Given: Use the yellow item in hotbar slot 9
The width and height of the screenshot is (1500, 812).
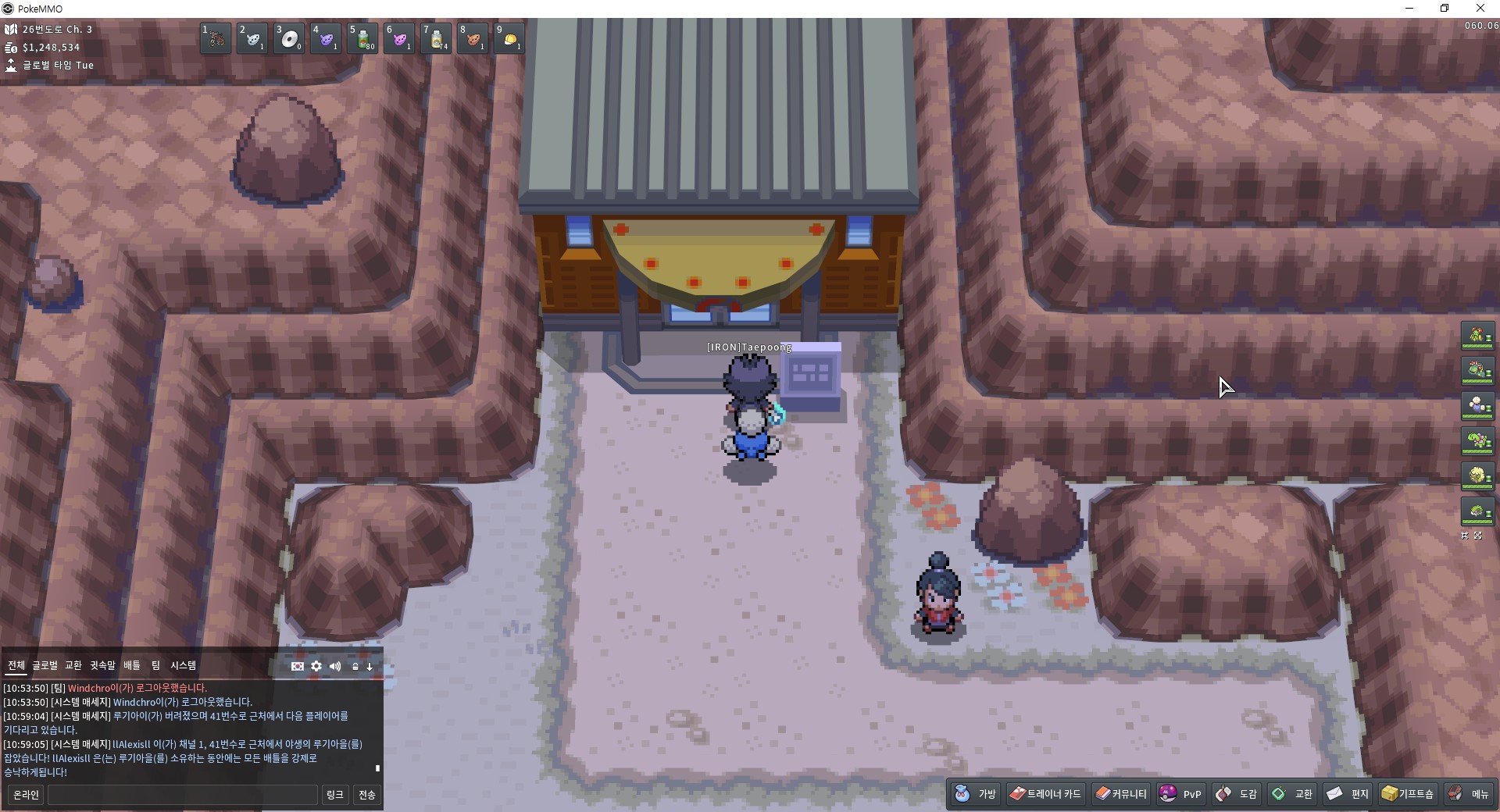Looking at the screenshot, I should coord(509,38).
